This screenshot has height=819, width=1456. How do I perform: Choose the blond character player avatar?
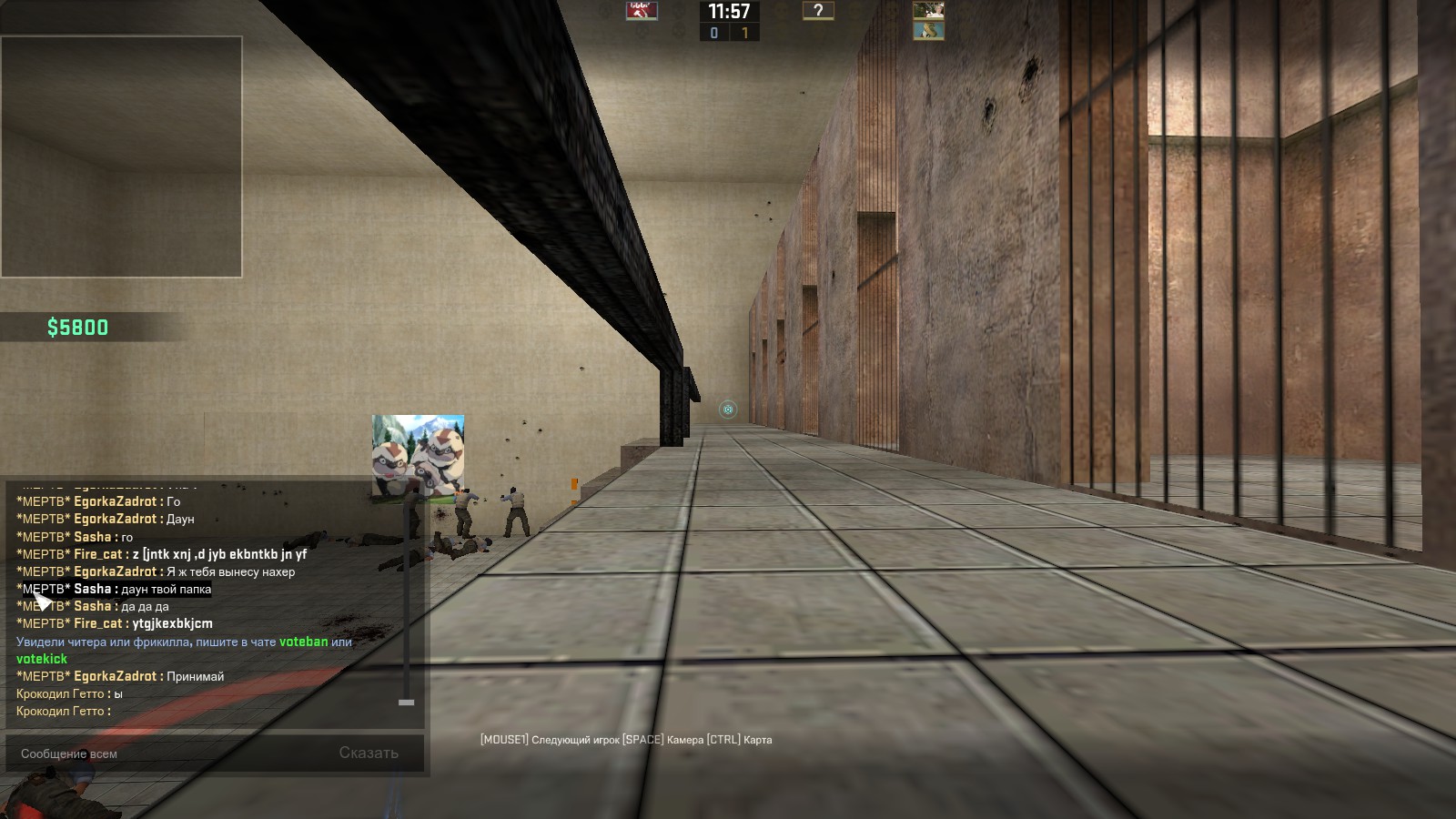coord(928,11)
